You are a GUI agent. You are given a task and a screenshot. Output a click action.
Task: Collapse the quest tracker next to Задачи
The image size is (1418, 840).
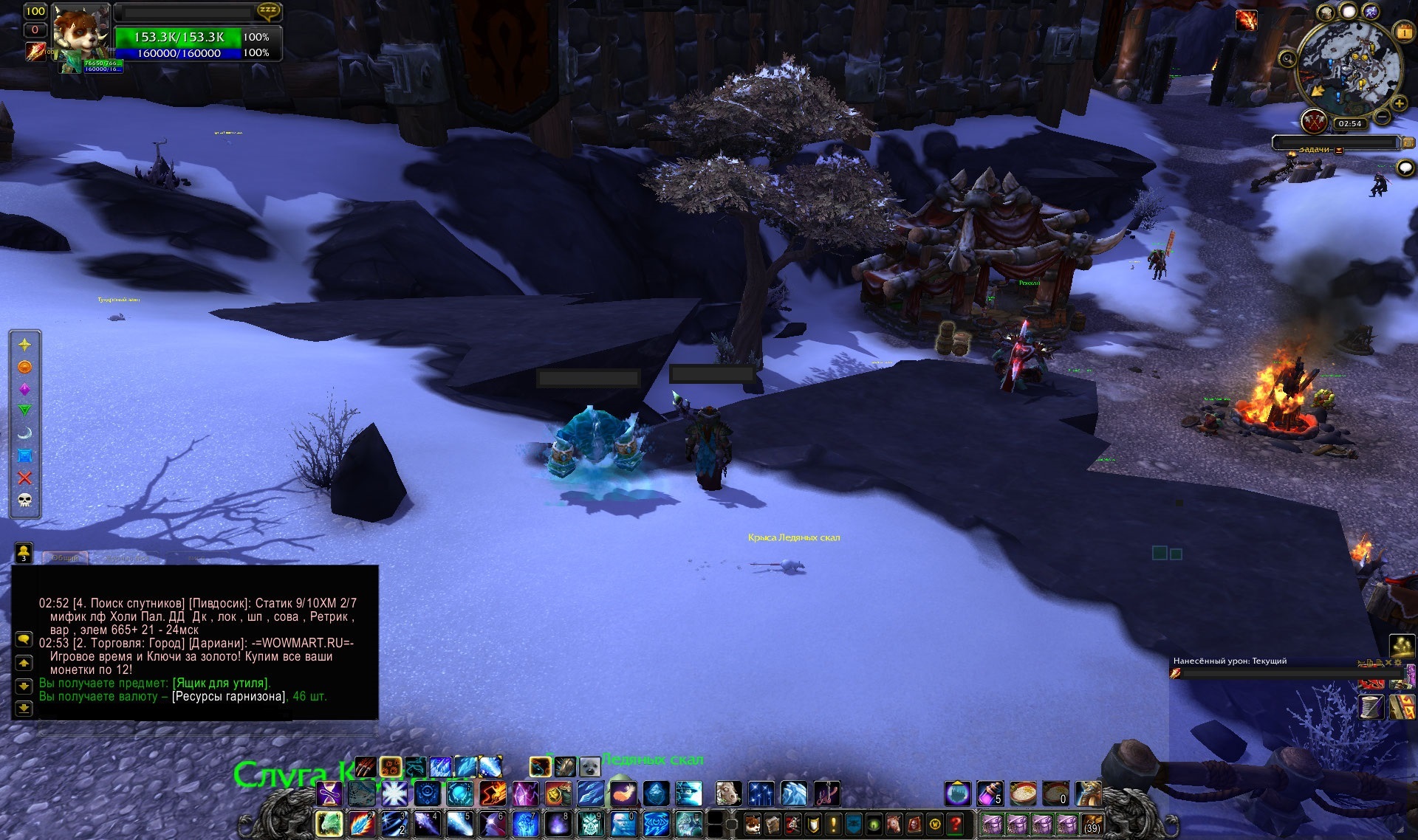[1339, 150]
